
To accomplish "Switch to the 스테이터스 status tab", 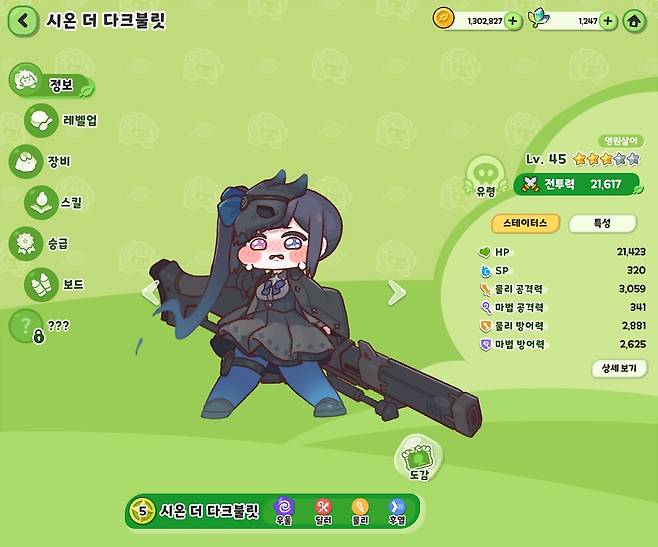I will 523,224.
